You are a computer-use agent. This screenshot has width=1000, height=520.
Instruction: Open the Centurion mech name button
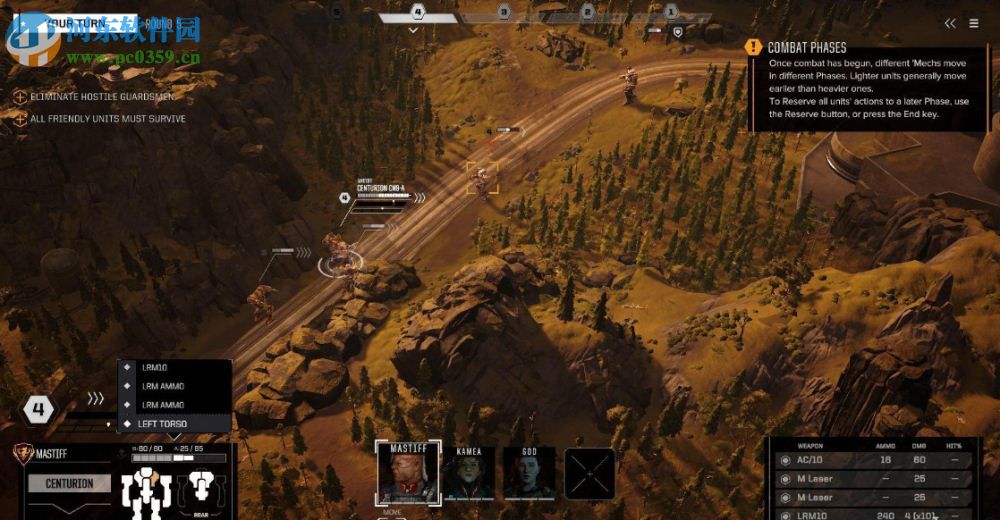pos(69,484)
